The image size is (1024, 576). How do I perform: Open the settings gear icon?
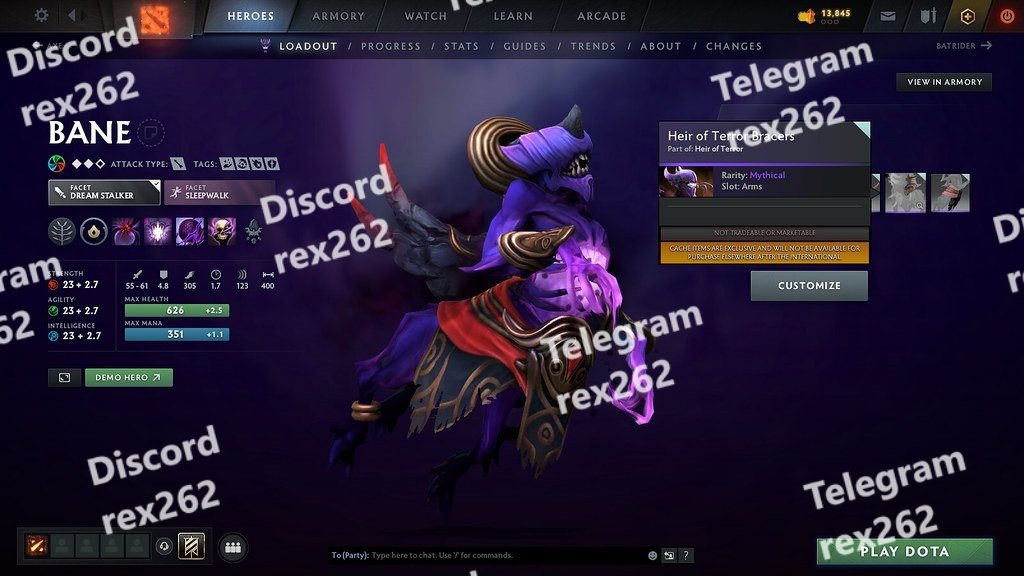click(41, 15)
